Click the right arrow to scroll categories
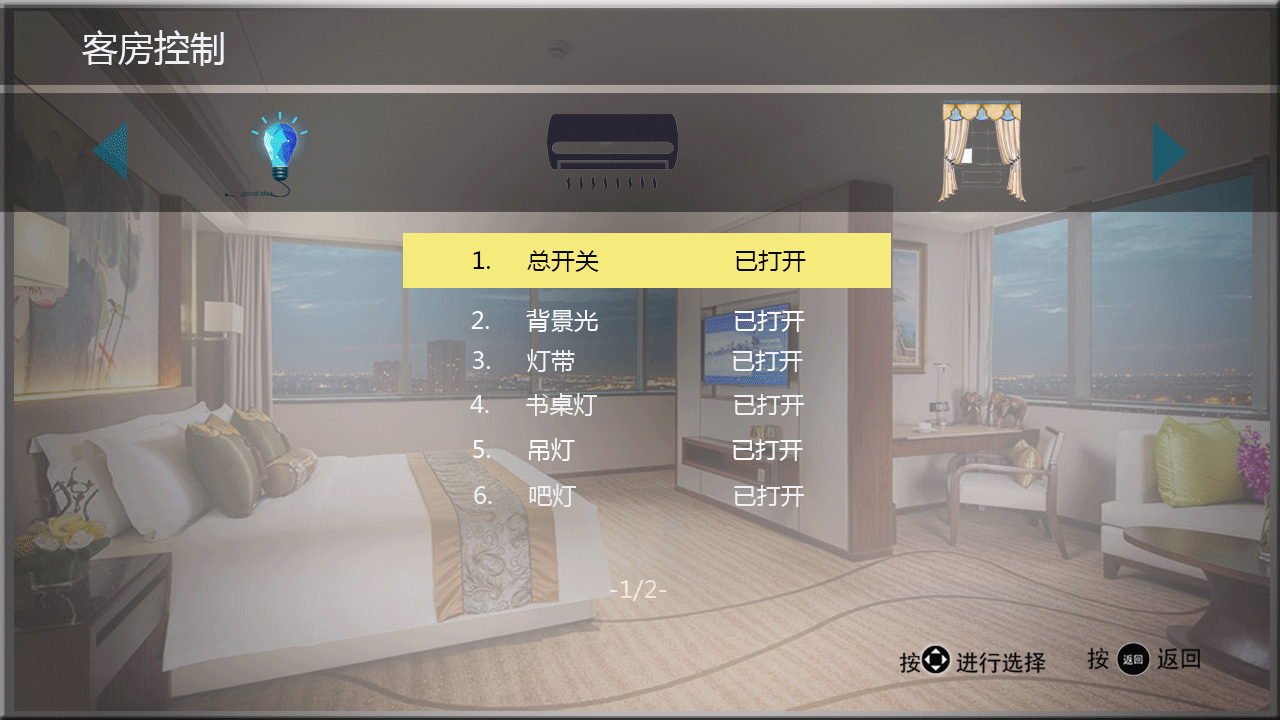The width and height of the screenshot is (1280, 720). (1169, 152)
